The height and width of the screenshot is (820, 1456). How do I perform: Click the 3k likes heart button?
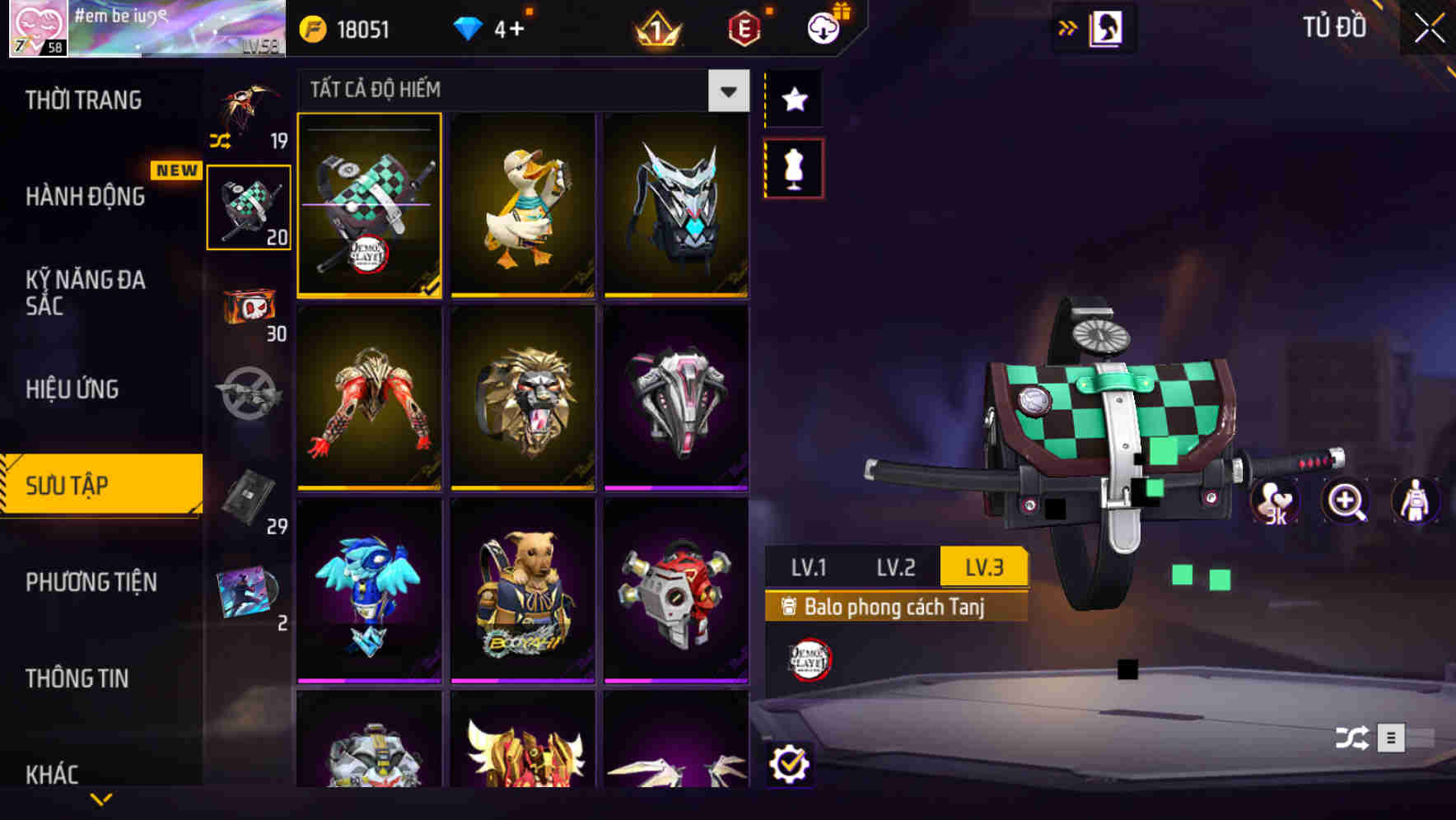click(x=1276, y=501)
